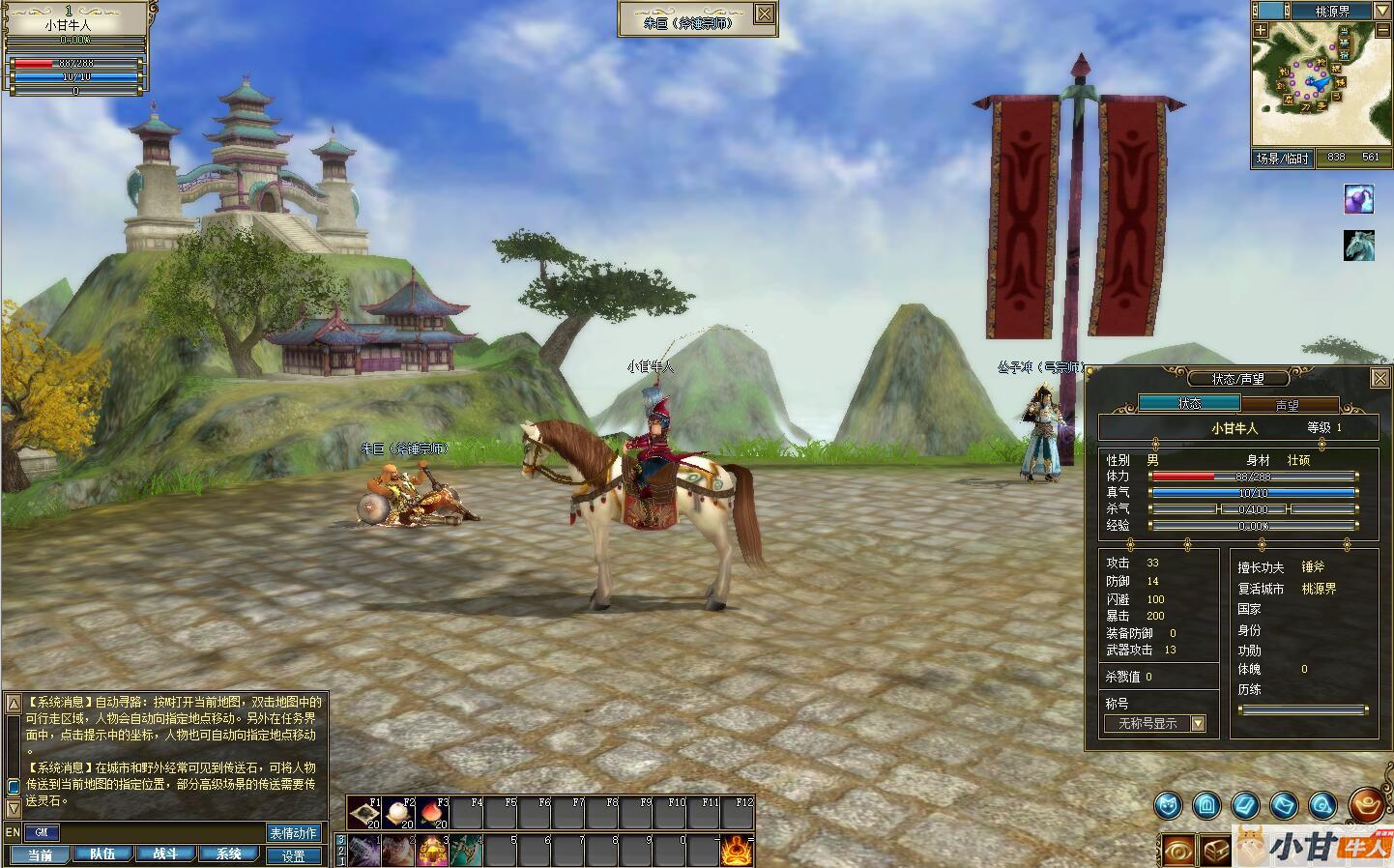Image resolution: width=1394 pixels, height=868 pixels.
Task: Close the 状态/声望 character panel
Action: coord(1380,379)
